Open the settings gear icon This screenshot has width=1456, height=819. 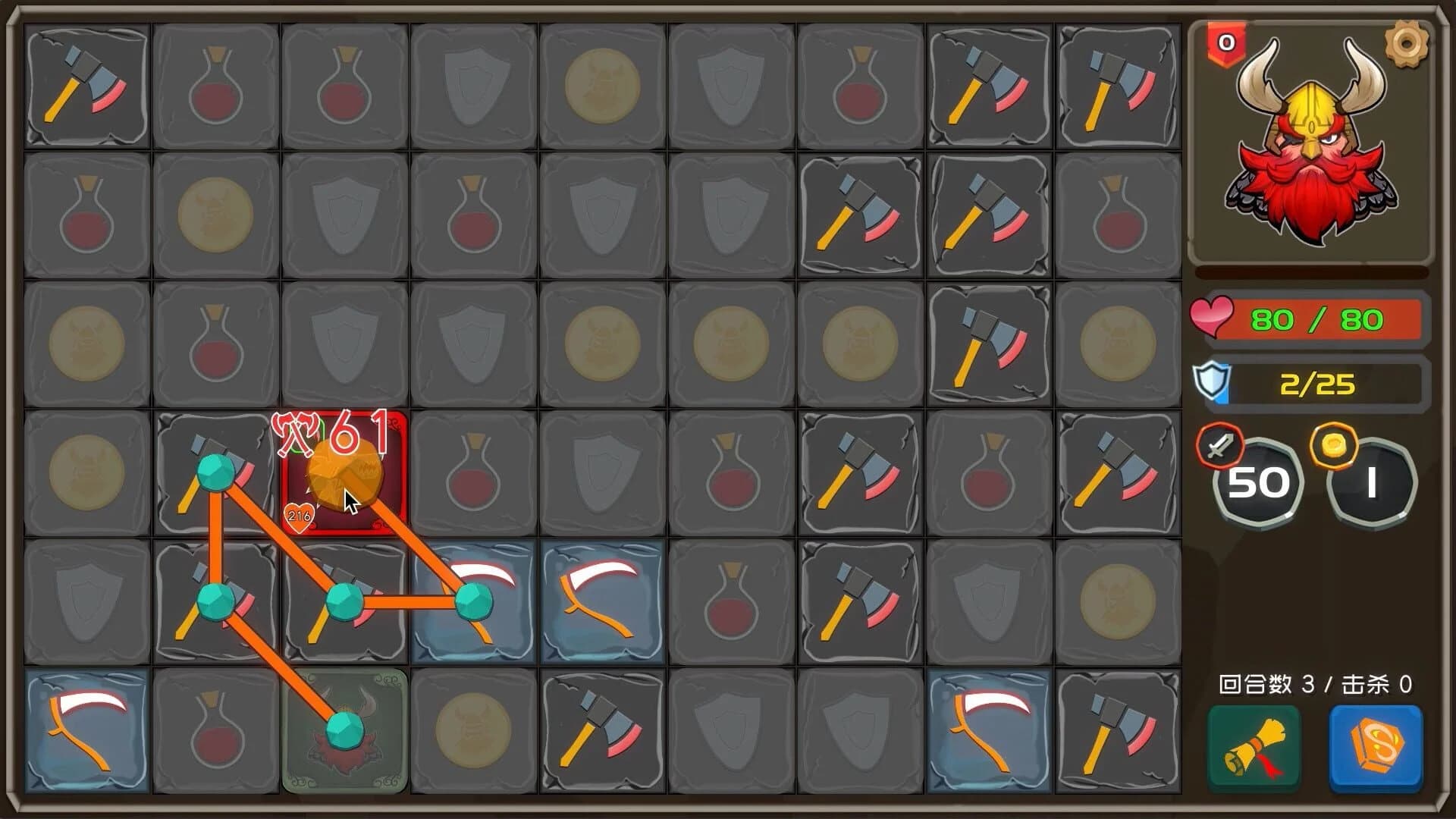1407,42
